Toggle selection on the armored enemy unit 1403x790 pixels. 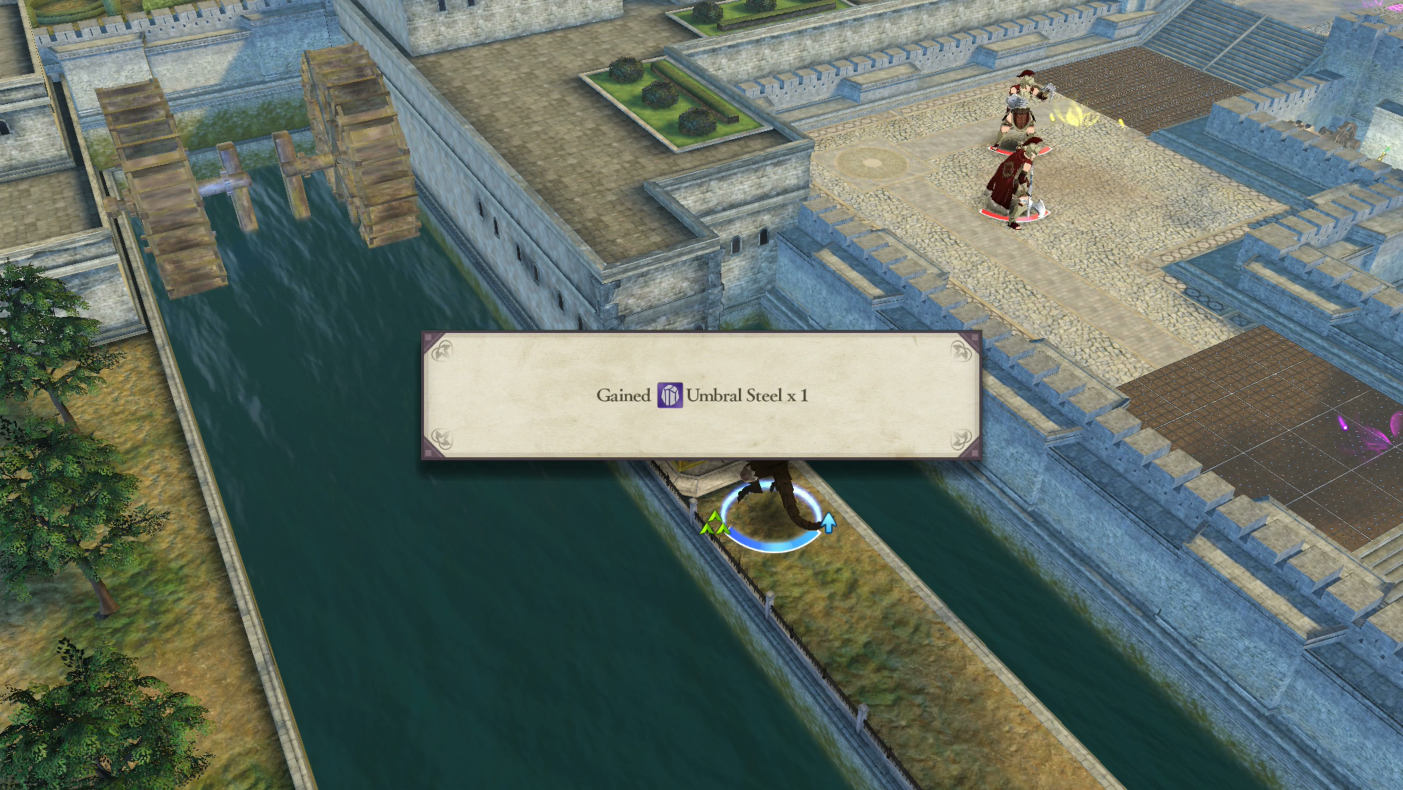coord(1018,120)
